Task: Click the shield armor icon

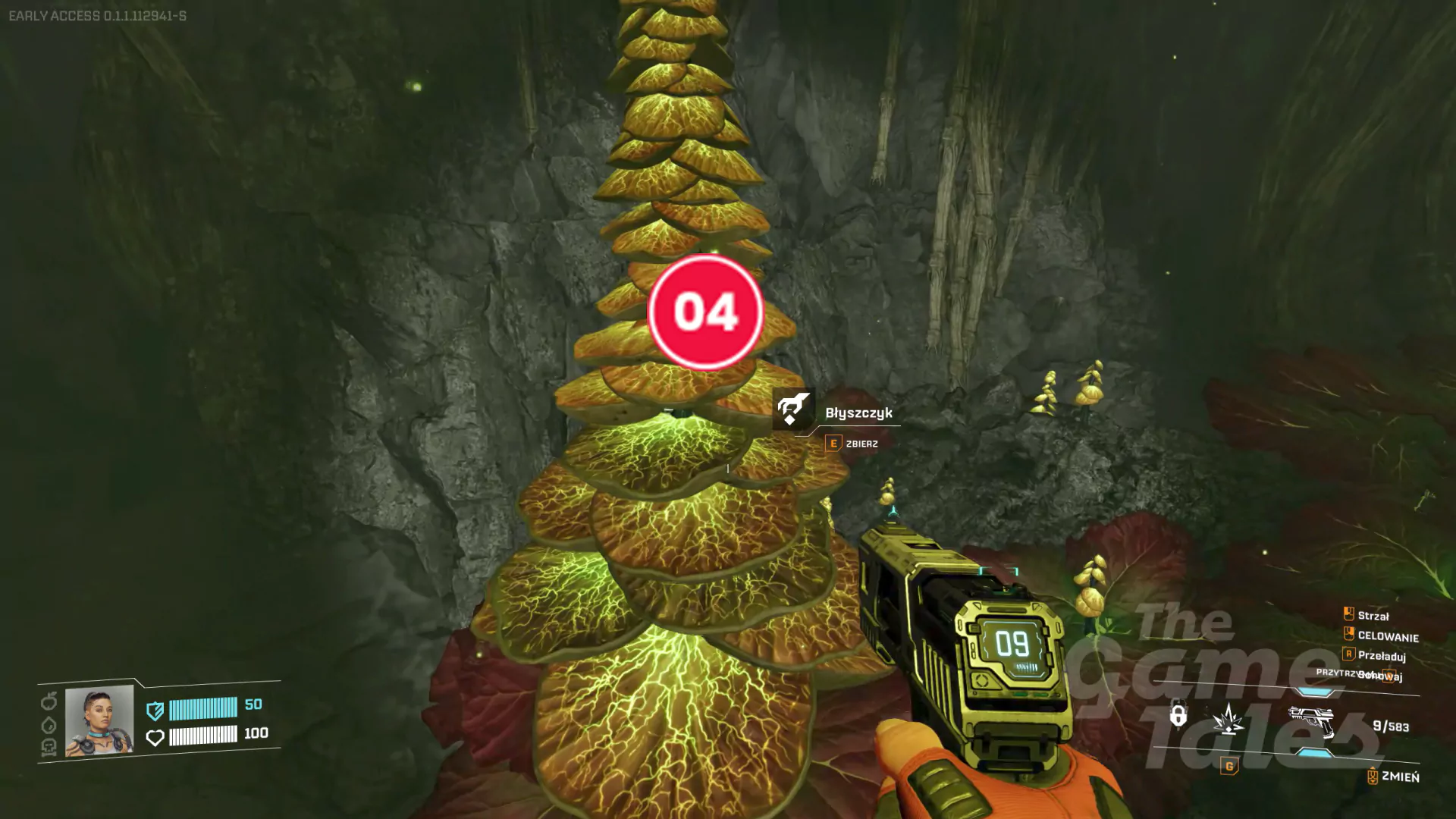Action: tap(155, 710)
